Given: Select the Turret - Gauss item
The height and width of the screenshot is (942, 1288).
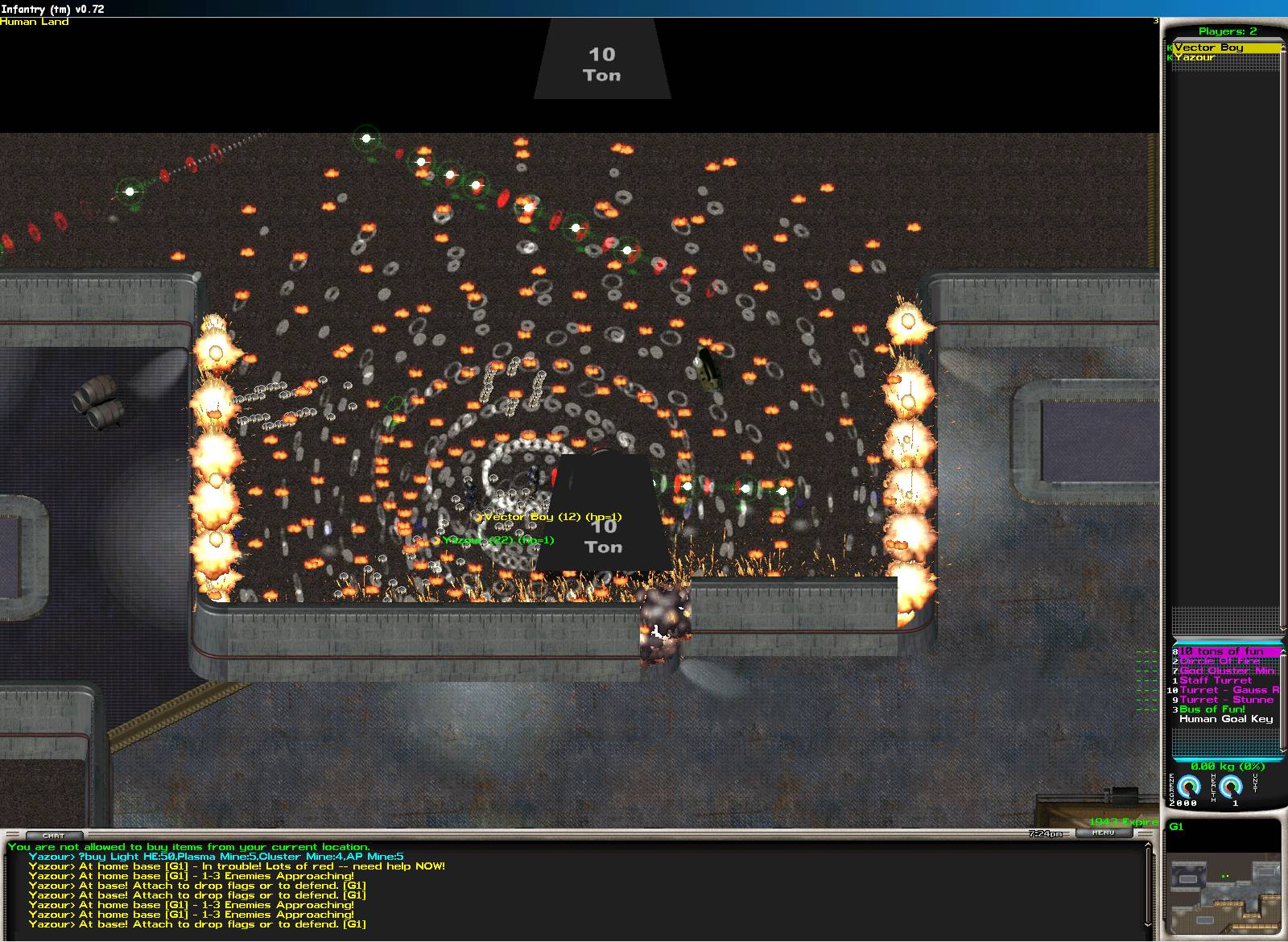Looking at the screenshot, I should coord(1228,690).
